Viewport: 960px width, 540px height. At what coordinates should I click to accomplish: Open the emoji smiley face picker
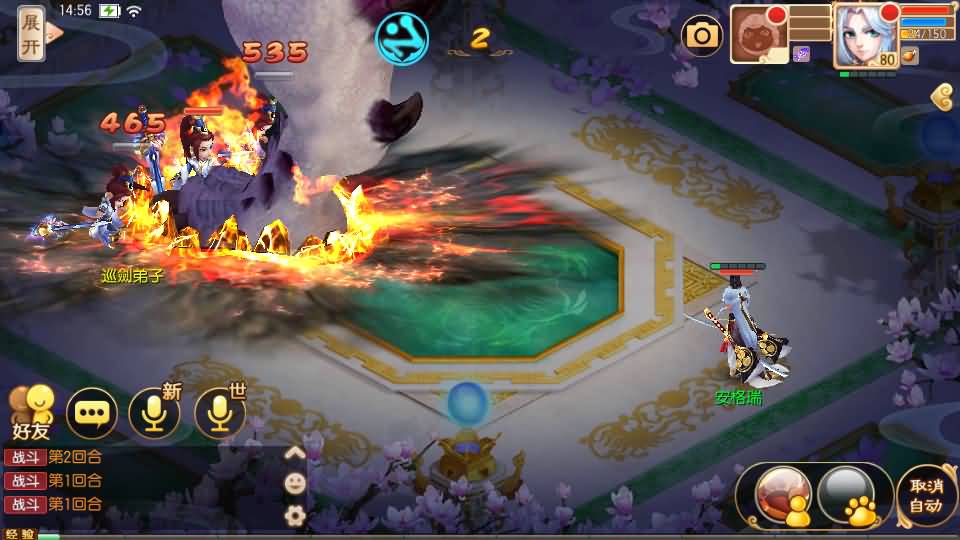pyautogui.click(x=295, y=483)
